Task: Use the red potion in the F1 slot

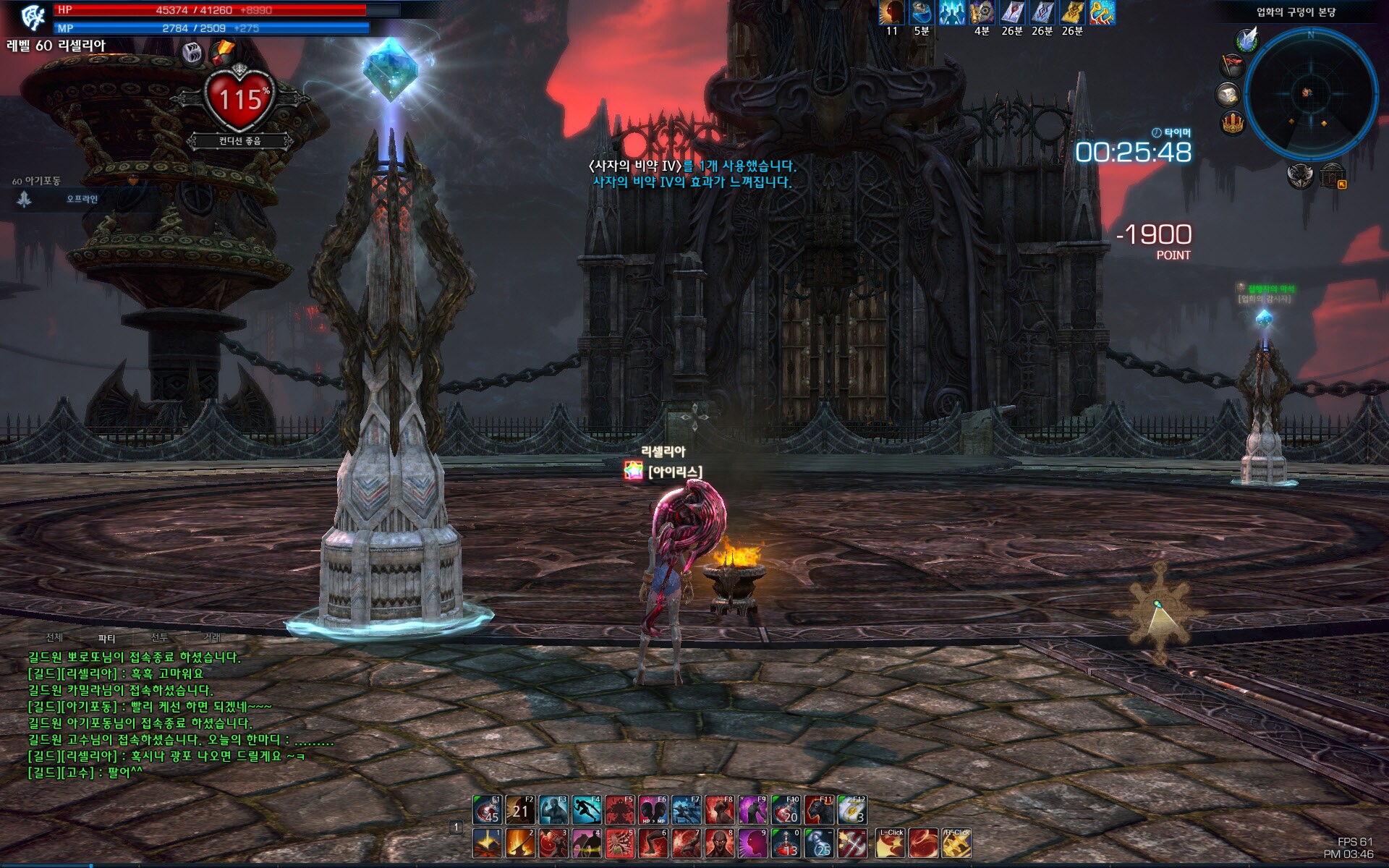Action: [487, 810]
